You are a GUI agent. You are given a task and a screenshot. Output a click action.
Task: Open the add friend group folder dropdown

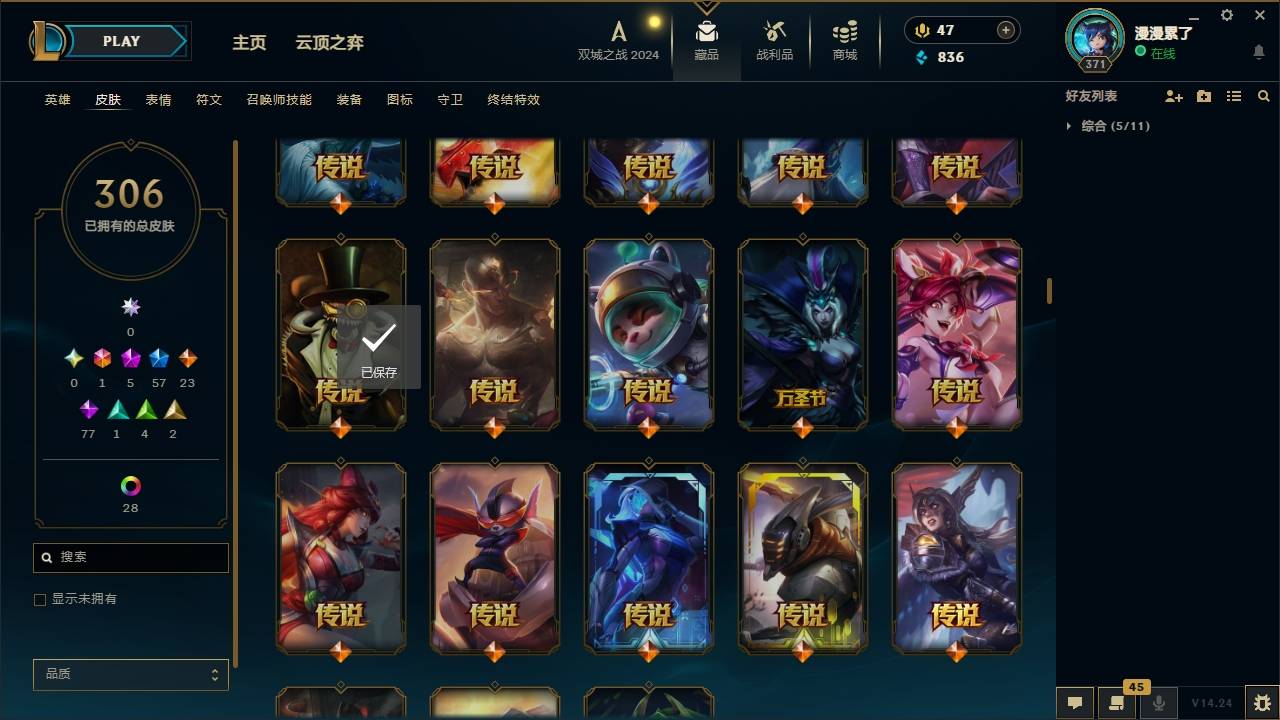1203,96
